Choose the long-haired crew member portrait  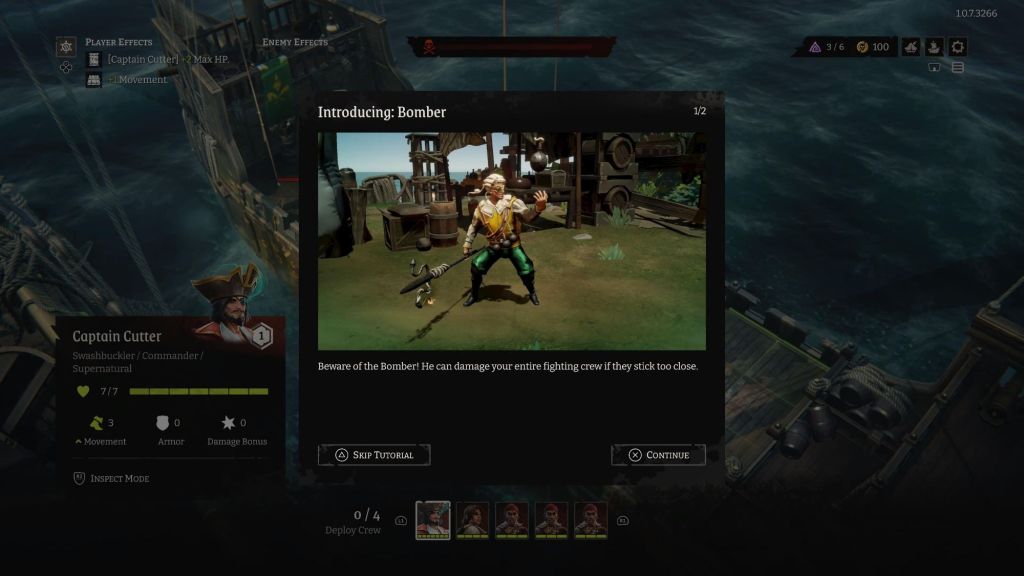point(473,520)
